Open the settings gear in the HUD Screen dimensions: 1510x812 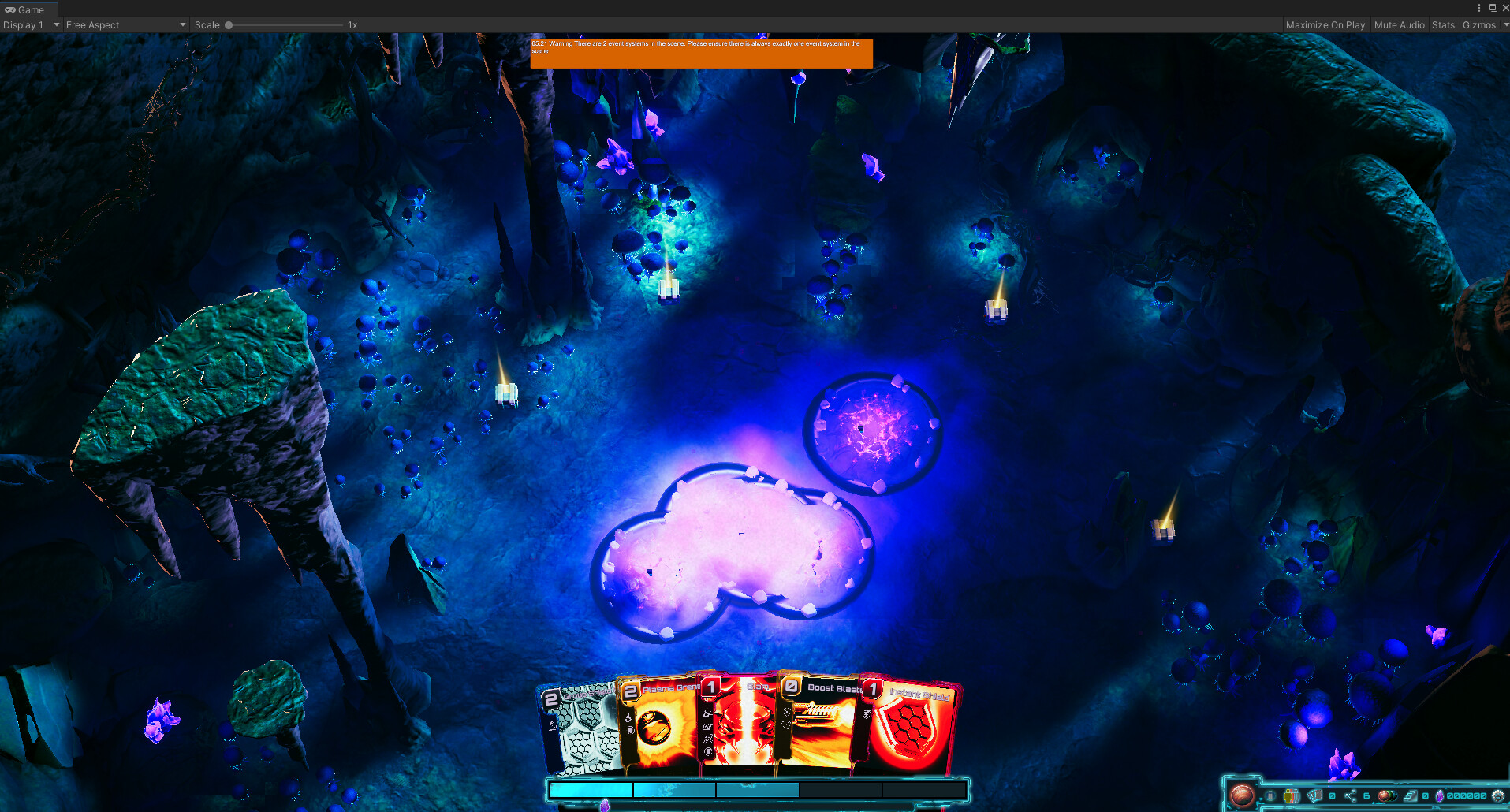click(1498, 796)
